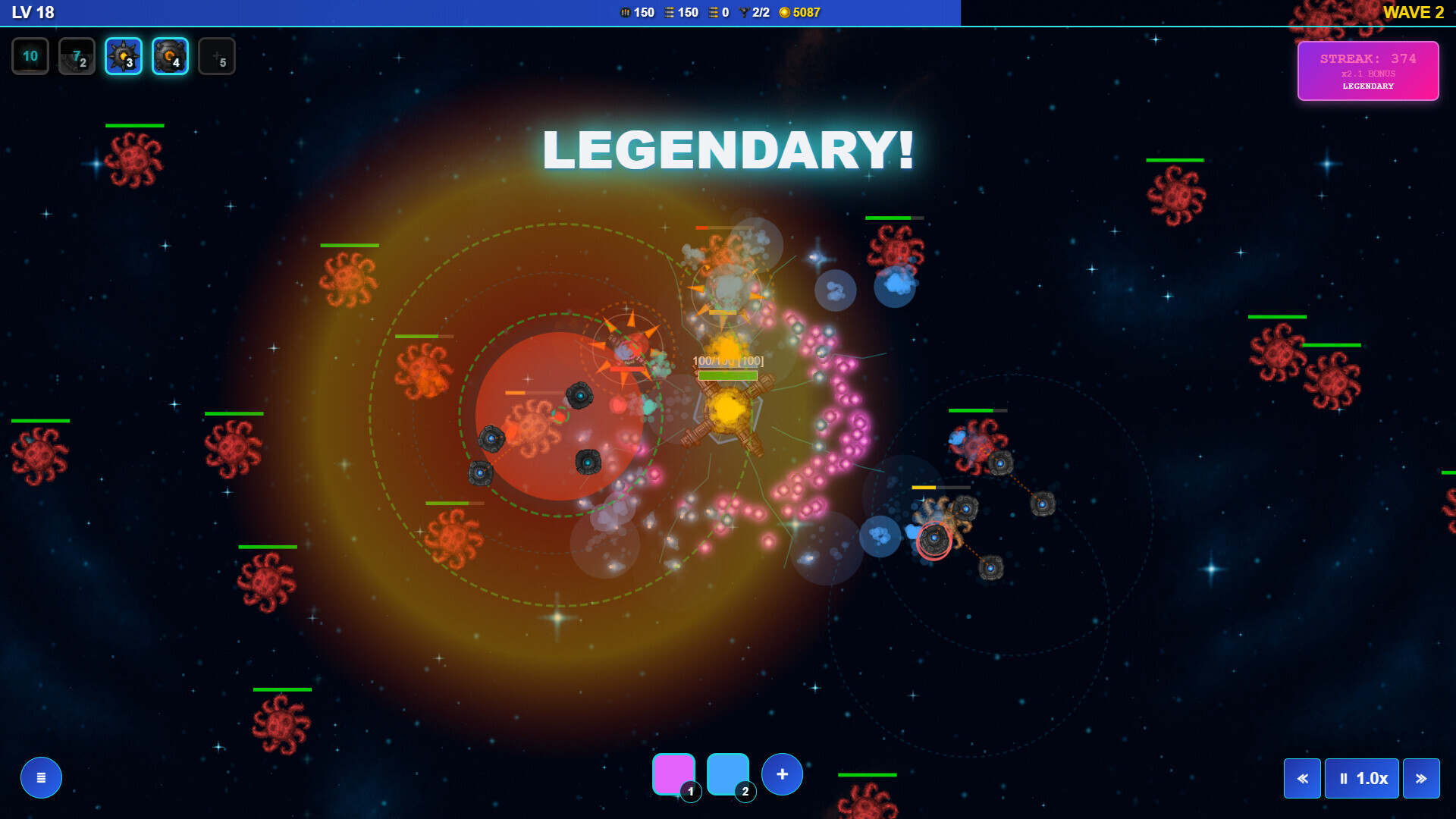The image size is (1456, 819).
Task: Click the plus icon on hotbar slot 5
Action: (217, 55)
